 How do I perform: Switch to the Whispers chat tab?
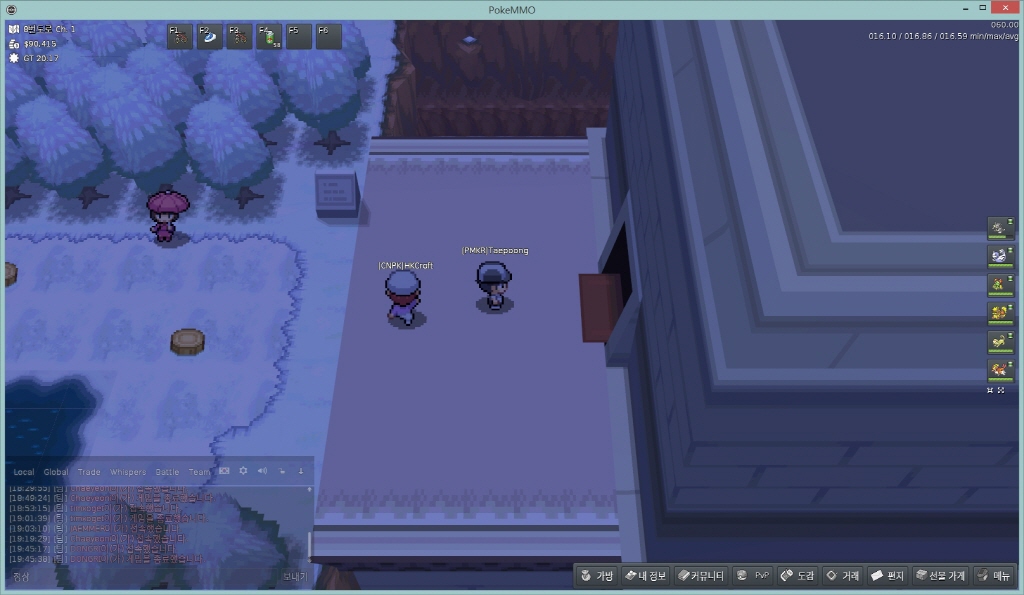pyautogui.click(x=127, y=472)
